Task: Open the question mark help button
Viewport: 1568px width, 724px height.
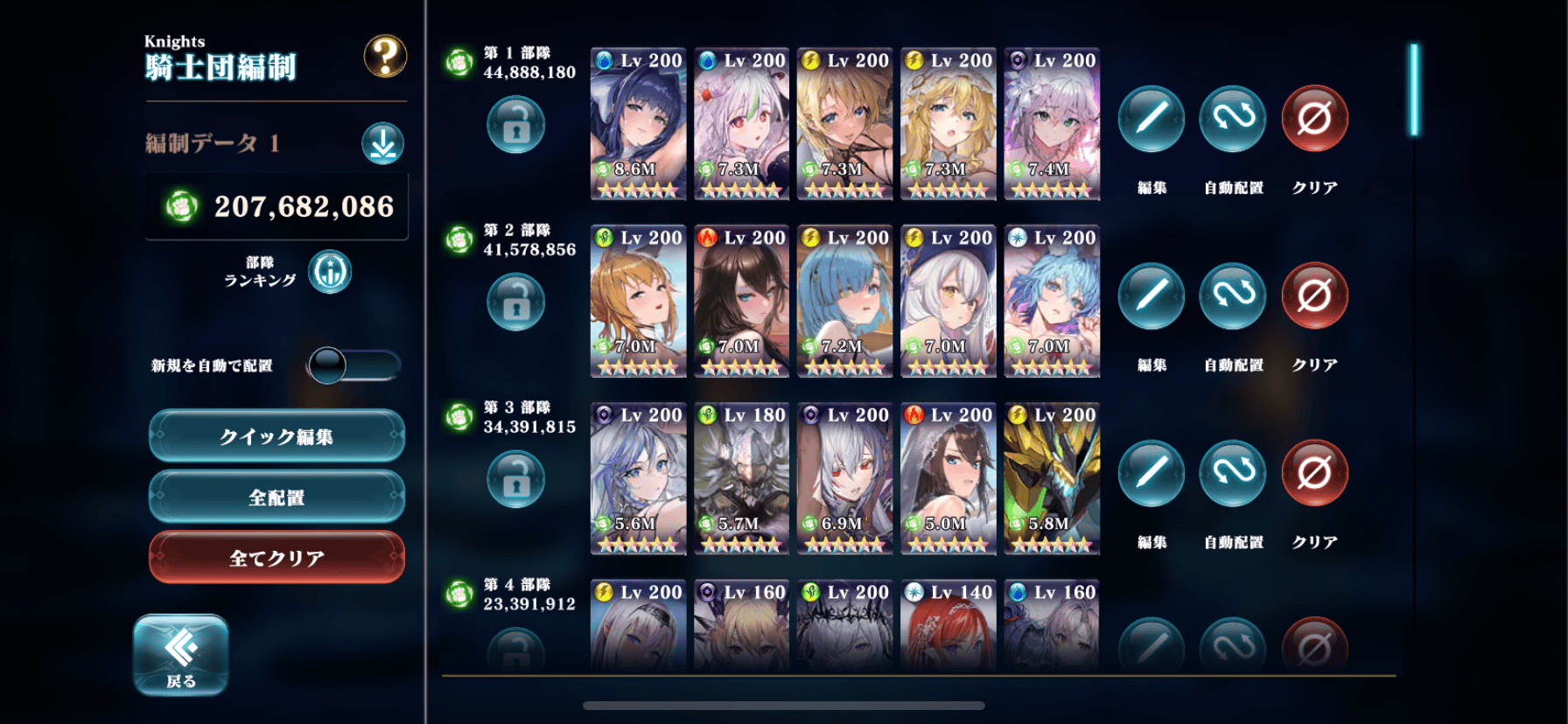Action: (385, 57)
